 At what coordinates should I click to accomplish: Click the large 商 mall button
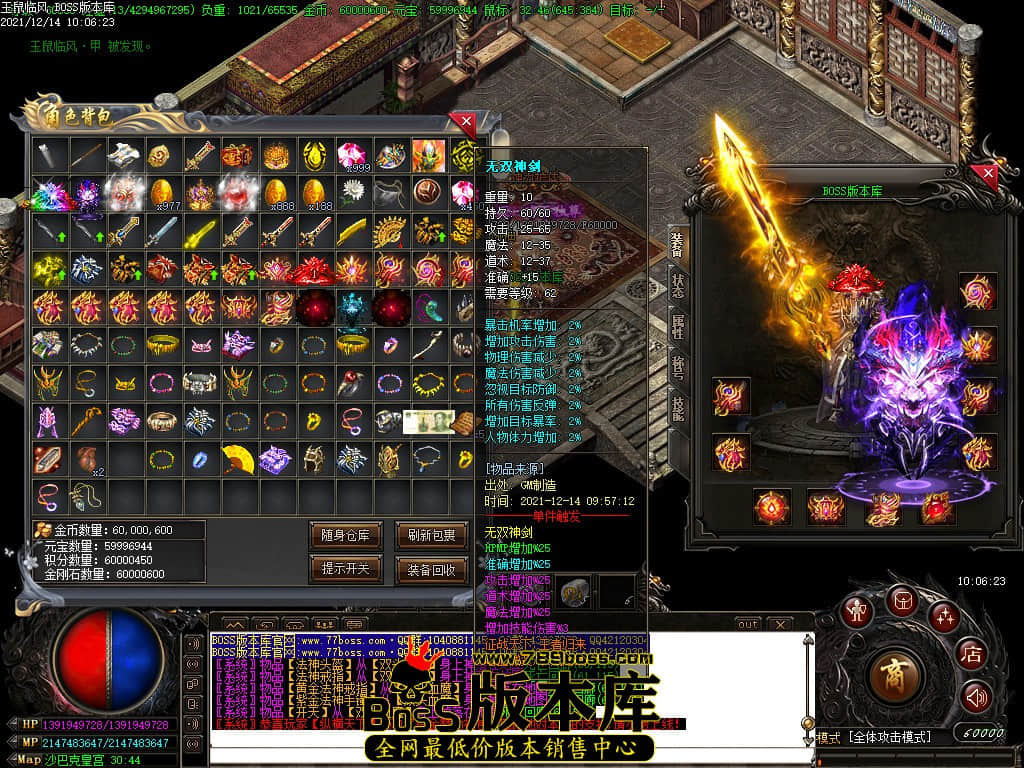tap(887, 676)
